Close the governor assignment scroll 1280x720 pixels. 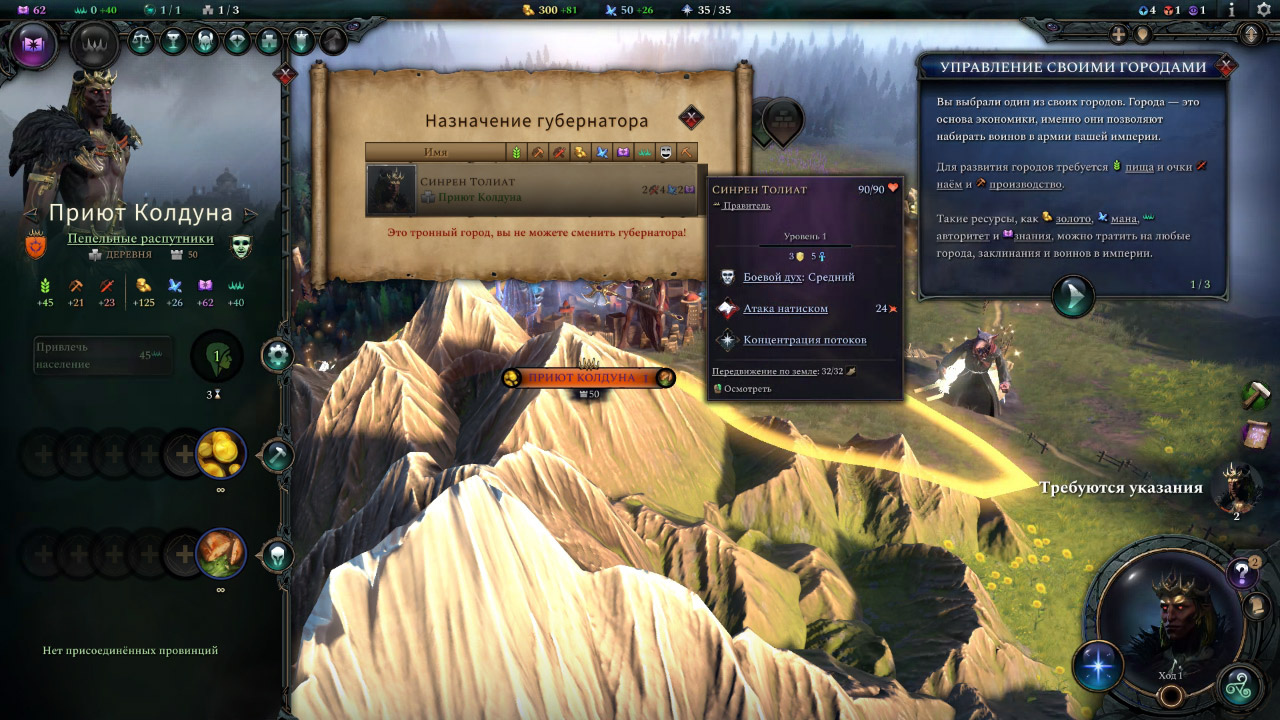point(691,118)
